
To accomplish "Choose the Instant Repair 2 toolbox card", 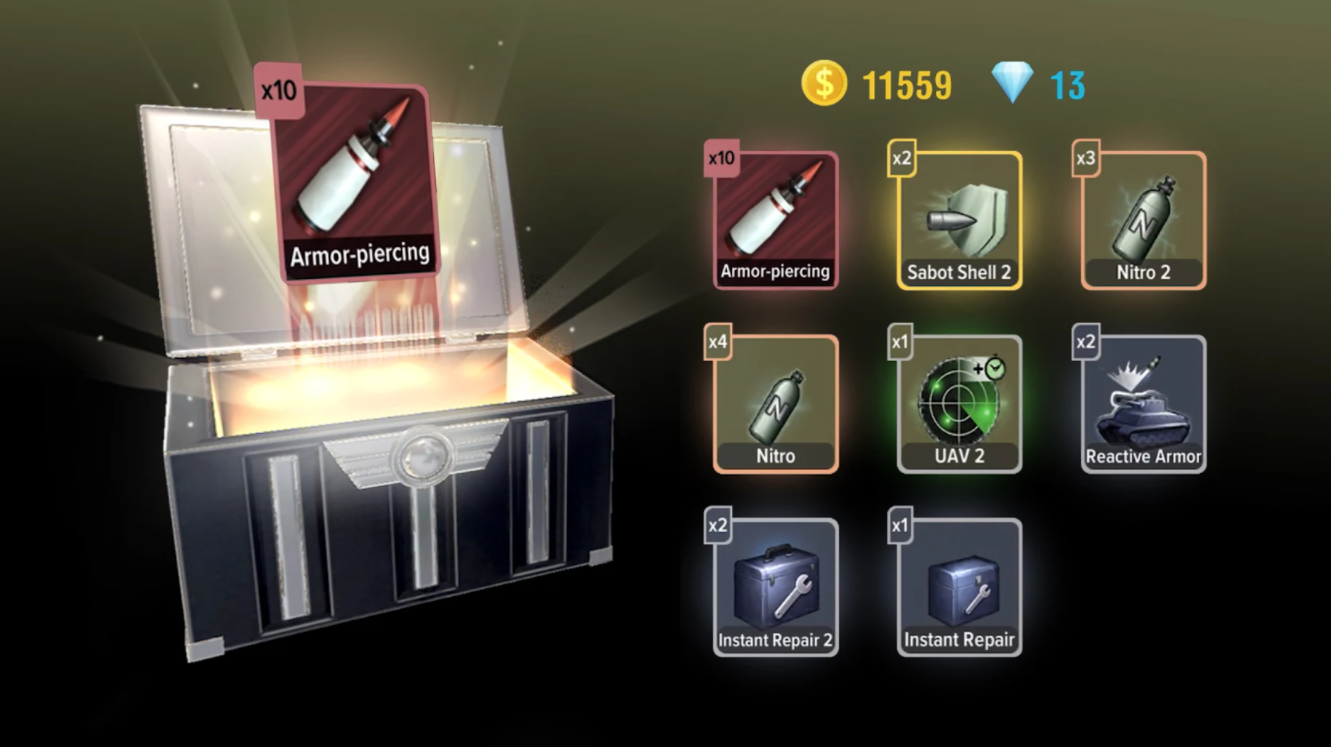I will [775, 588].
